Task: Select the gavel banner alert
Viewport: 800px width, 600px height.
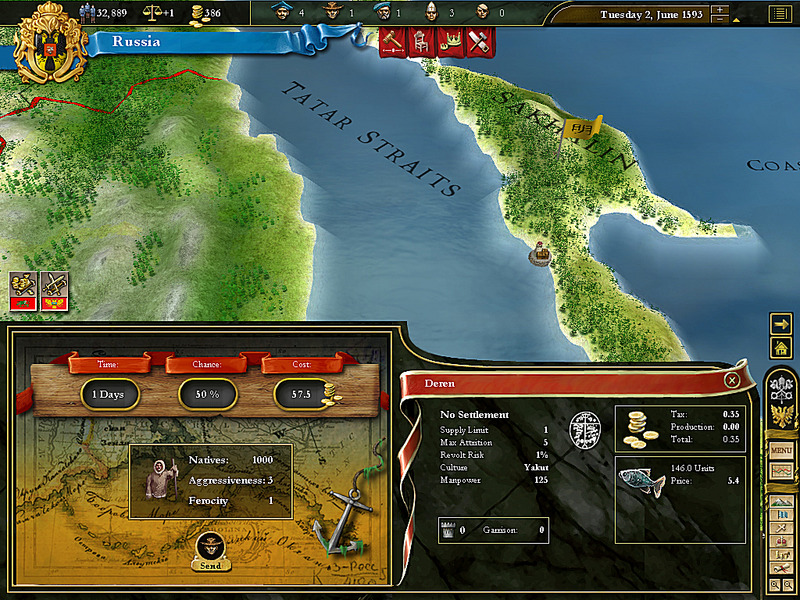Action: (x=391, y=42)
